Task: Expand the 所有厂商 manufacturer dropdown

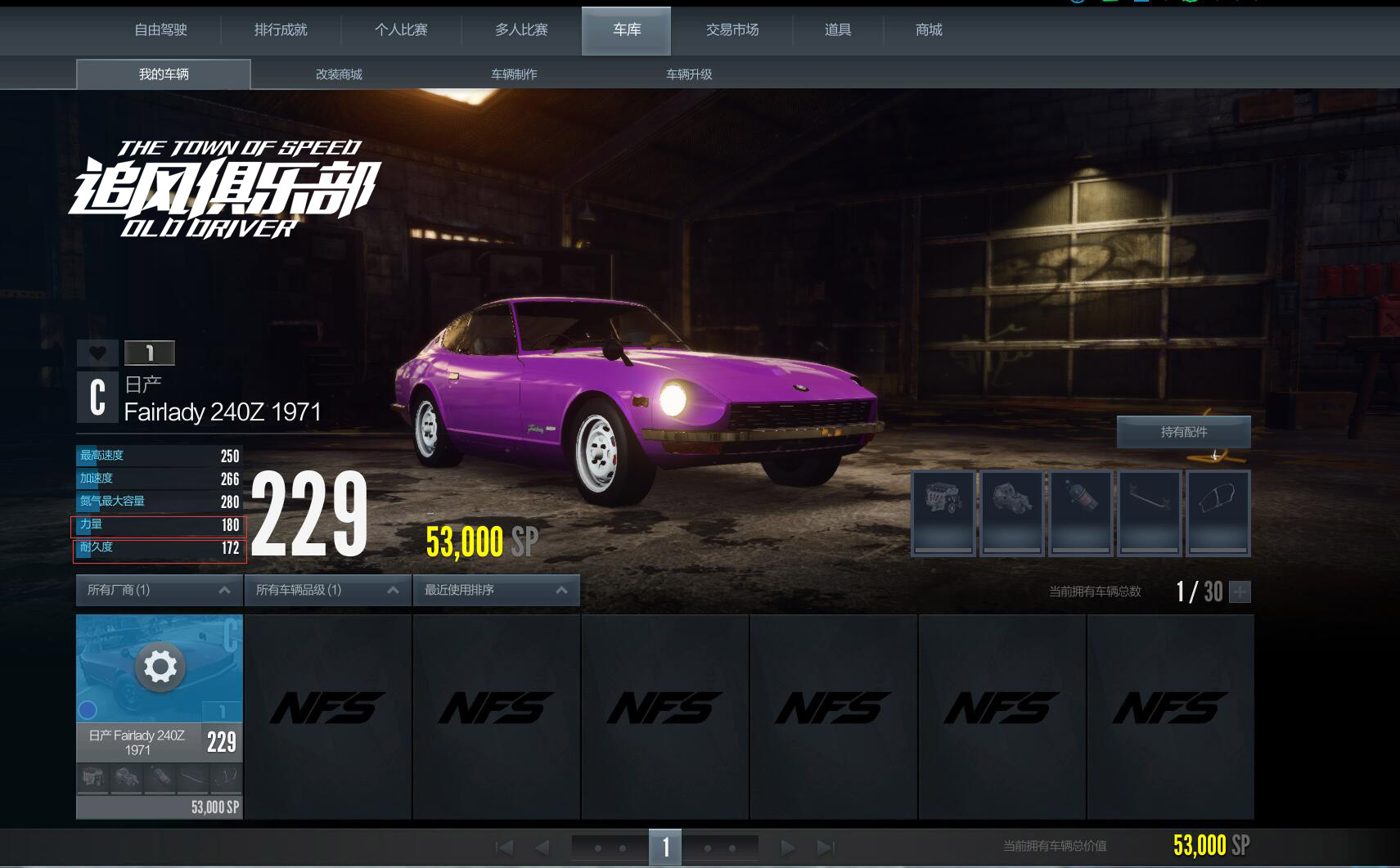Action: pos(159,590)
